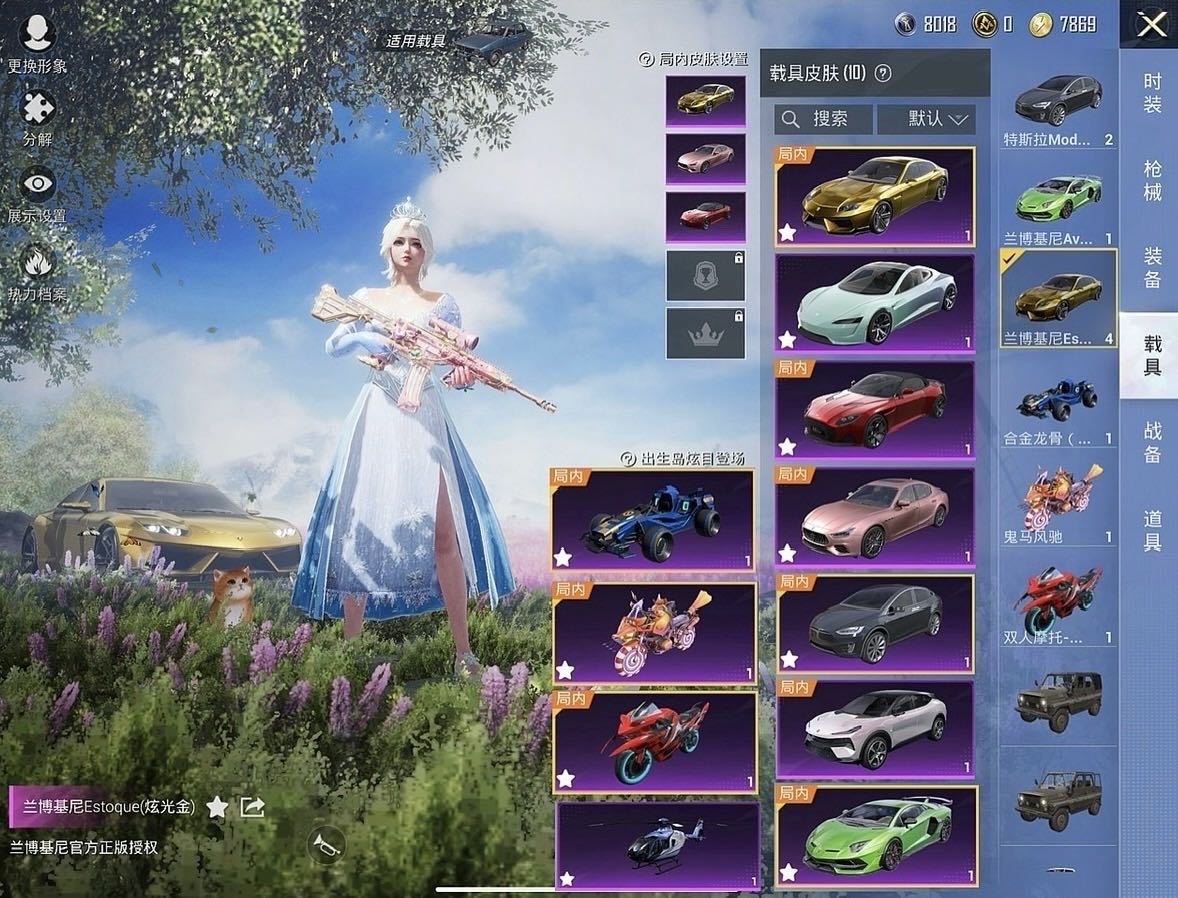Click the 搜索 search field
This screenshot has width=1178, height=898.
[x=823, y=119]
